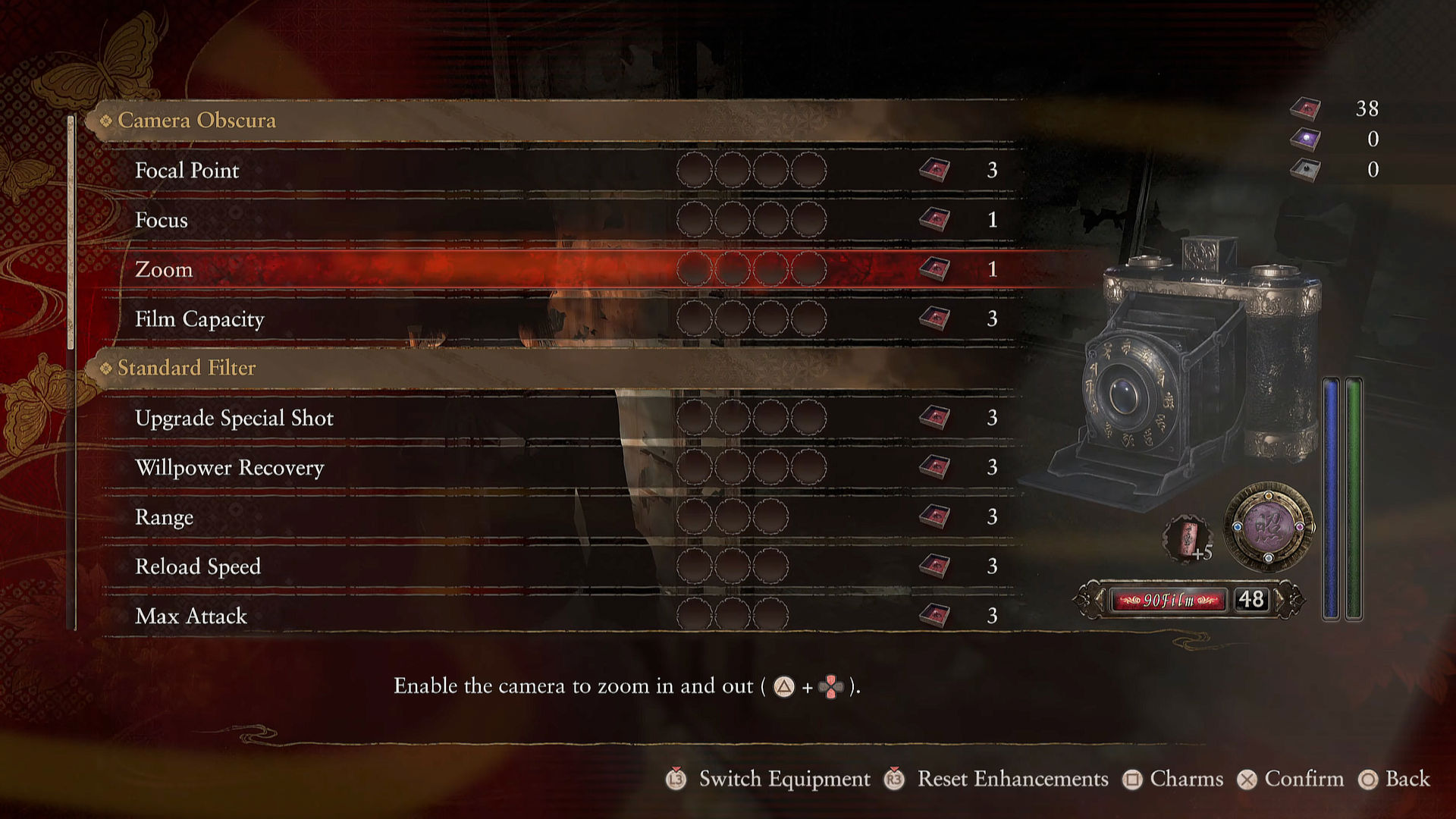Image resolution: width=1456 pixels, height=819 pixels.
Task: Select the Willpower Recovery enhancement
Action: point(229,468)
